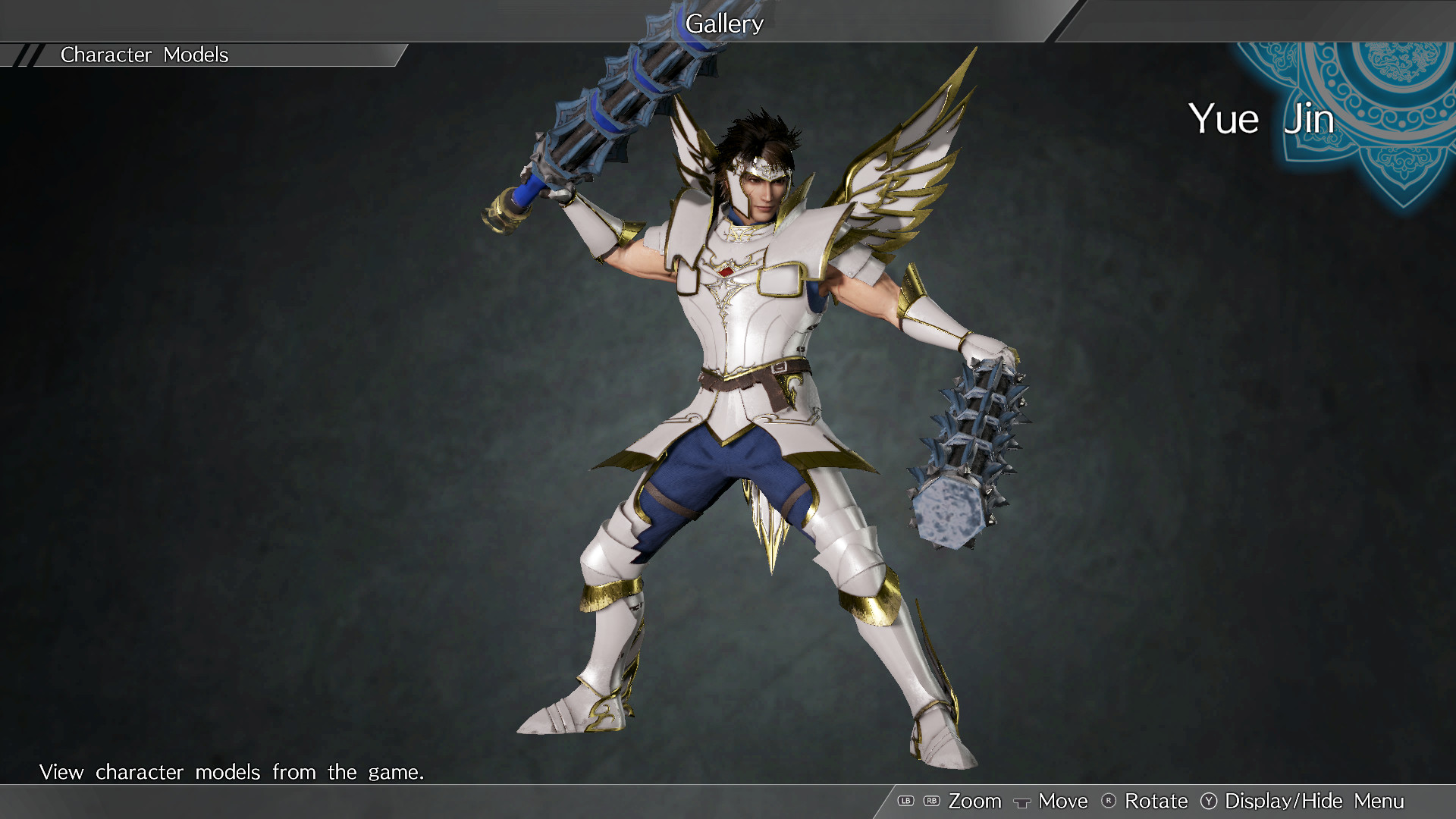
Task: Click the touchpad Move icon
Action: tap(1023, 802)
